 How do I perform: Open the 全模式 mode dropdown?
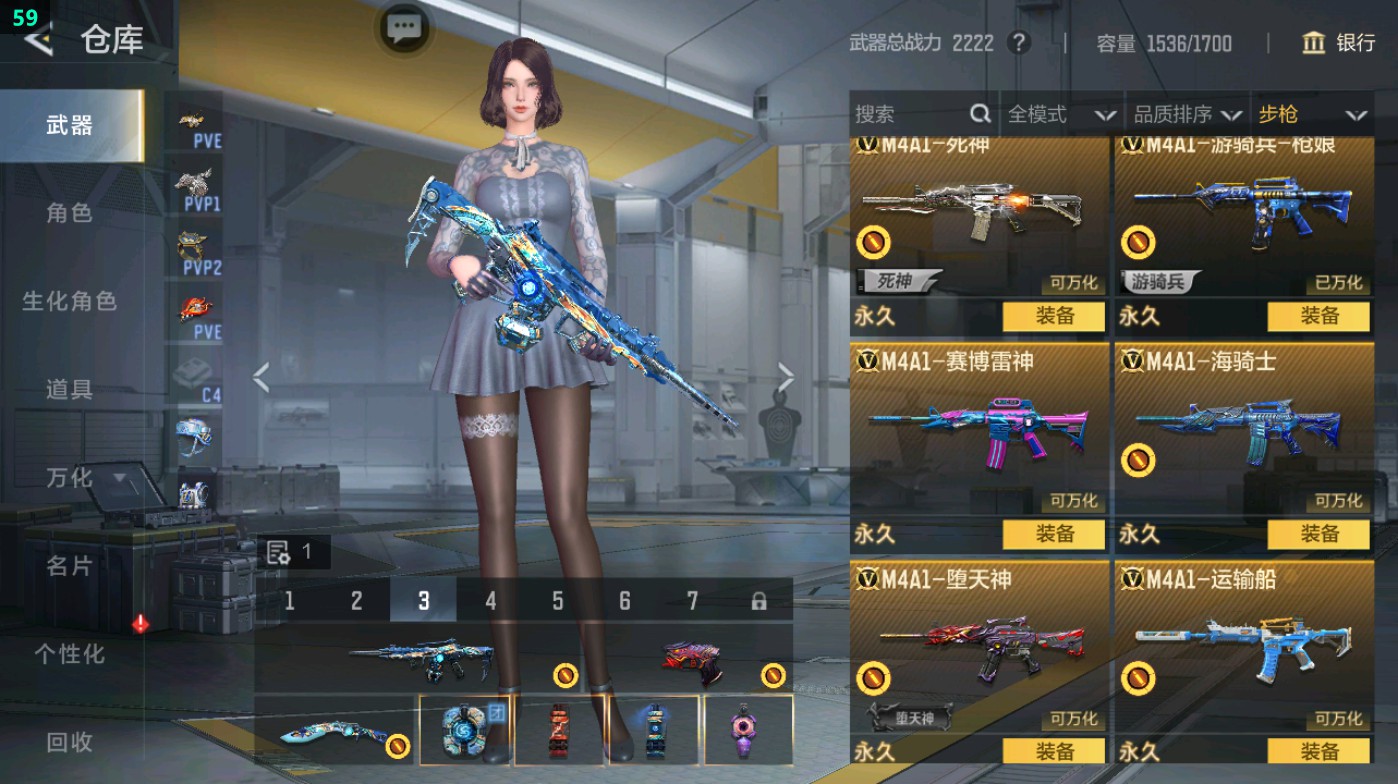click(x=1060, y=115)
